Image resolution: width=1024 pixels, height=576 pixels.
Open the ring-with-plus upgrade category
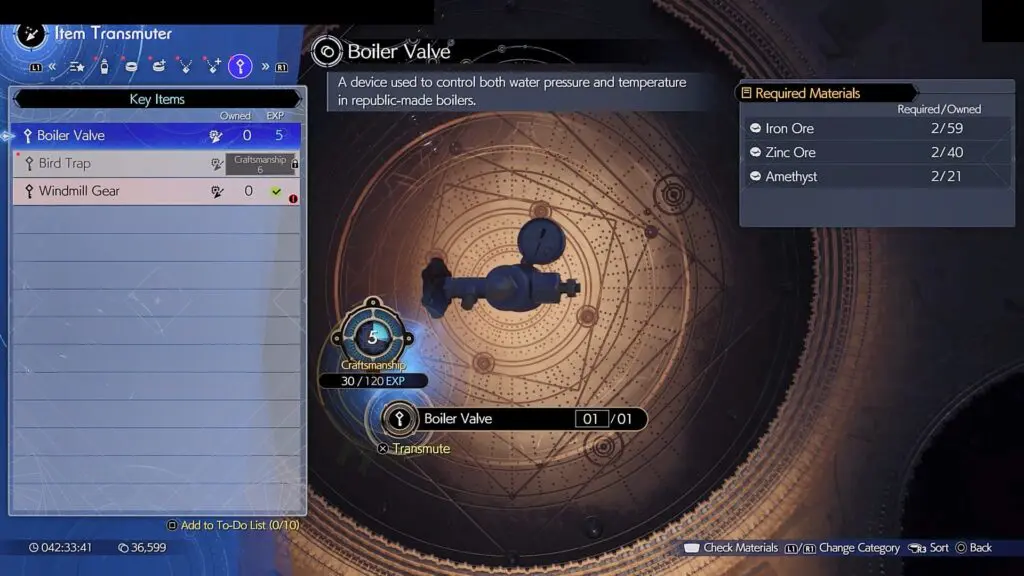[159, 67]
